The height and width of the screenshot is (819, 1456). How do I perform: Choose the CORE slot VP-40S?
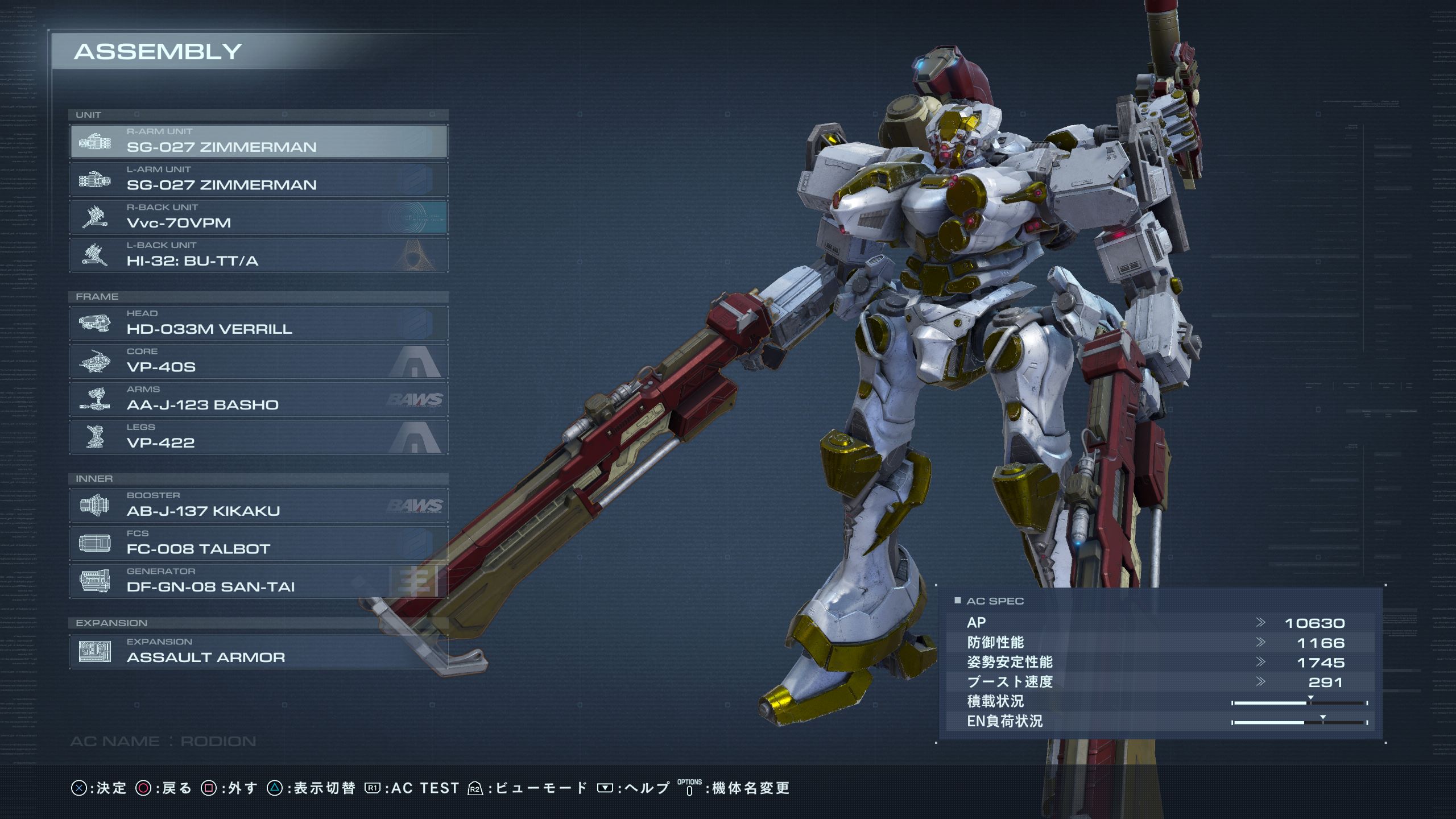[x=259, y=362]
